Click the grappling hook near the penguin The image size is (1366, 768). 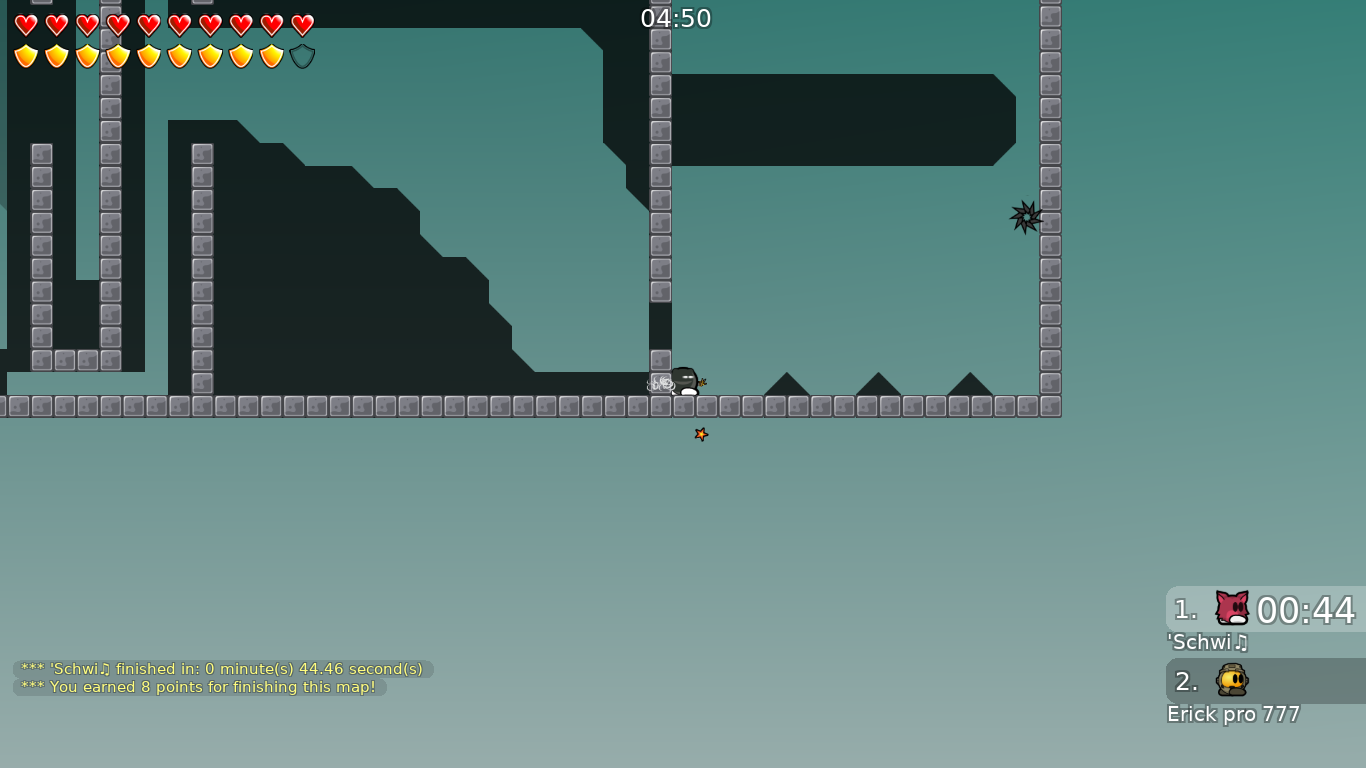660,382
